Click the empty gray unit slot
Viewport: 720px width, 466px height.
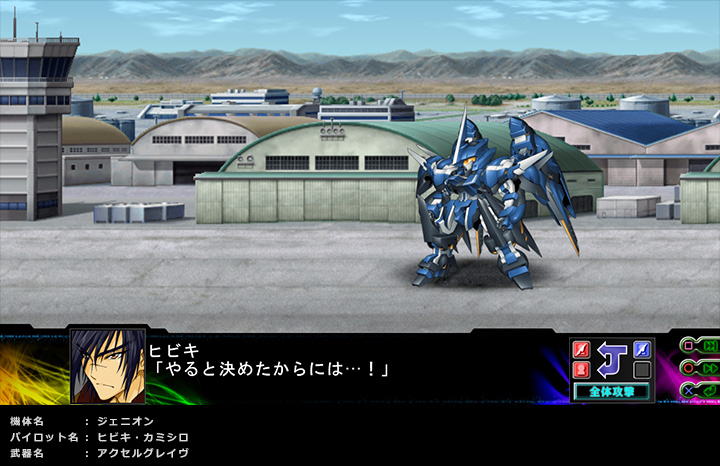pos(642,370)
